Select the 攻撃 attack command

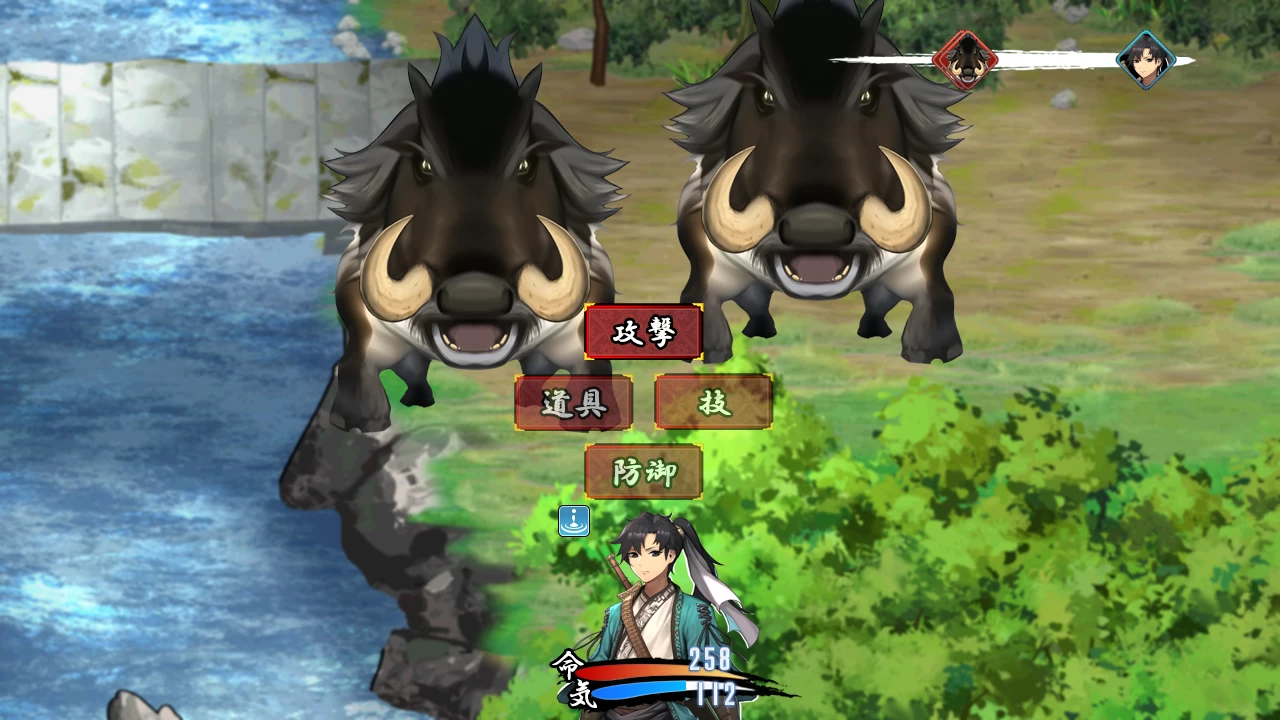pos(643,332)
